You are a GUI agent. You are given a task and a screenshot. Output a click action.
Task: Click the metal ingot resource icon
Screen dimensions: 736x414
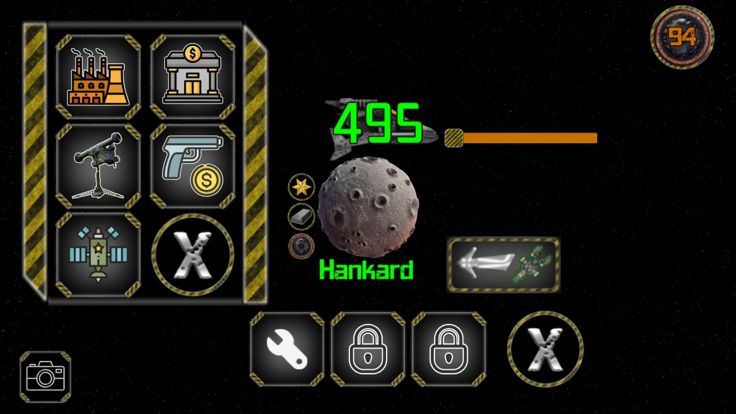coord(301,216)
